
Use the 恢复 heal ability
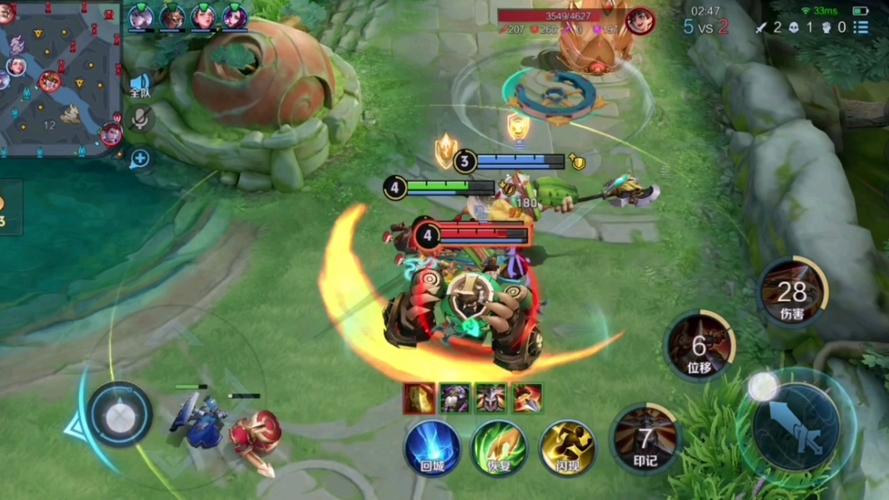499,446
